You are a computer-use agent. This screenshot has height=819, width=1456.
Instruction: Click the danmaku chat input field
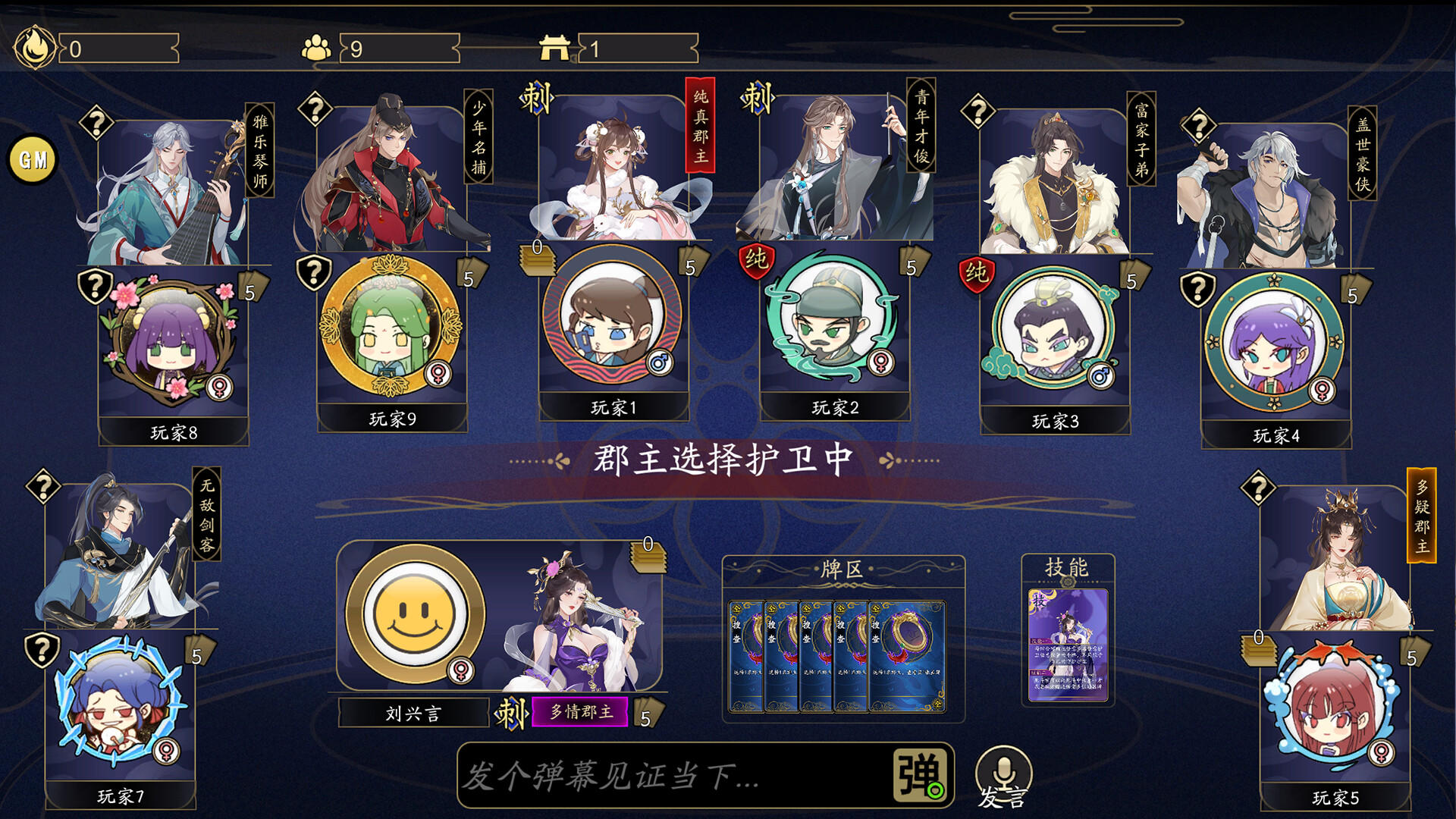click(667, 774)
